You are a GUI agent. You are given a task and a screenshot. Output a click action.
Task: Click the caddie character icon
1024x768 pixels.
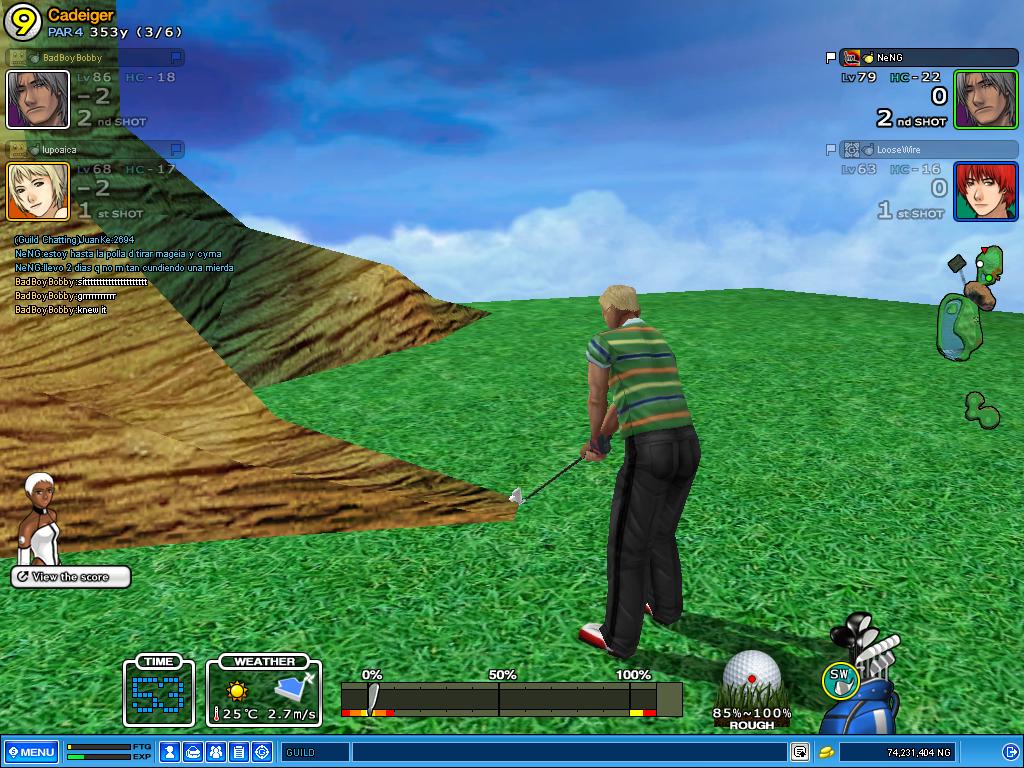40,518
